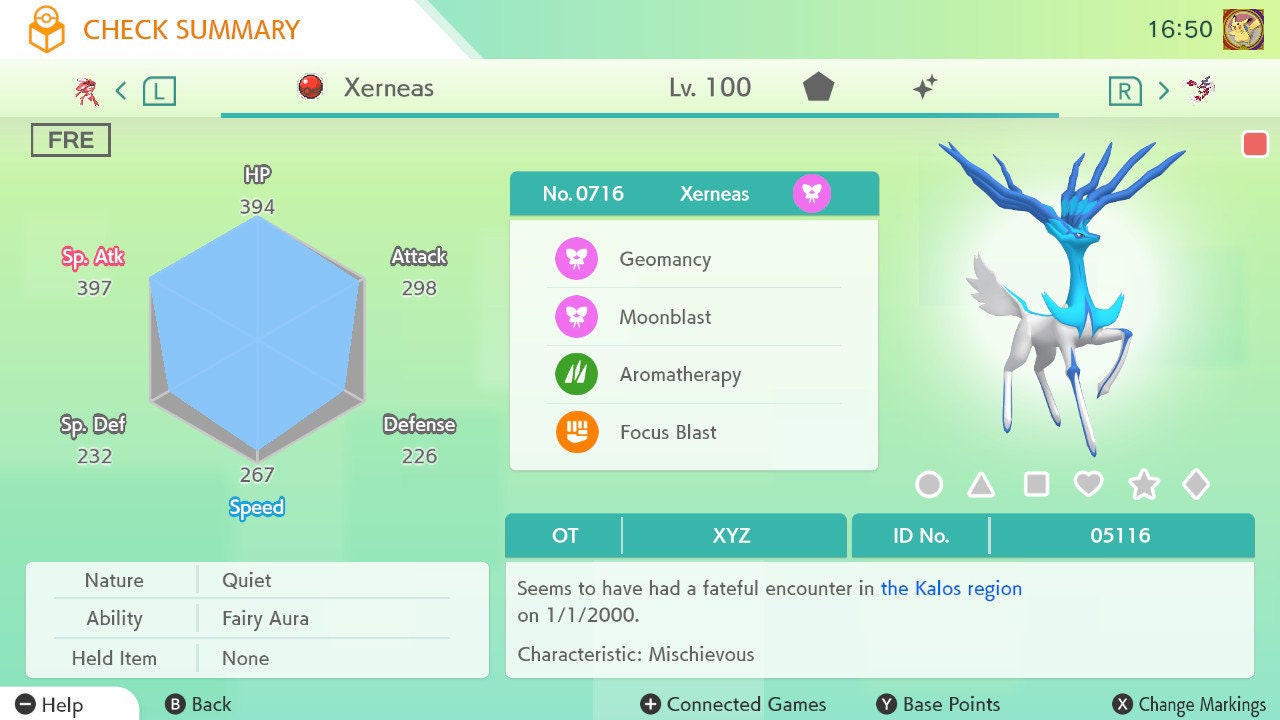Go to the previous Pokémon arrow
Screen dimensions: 1280x720
pos(121,92)
